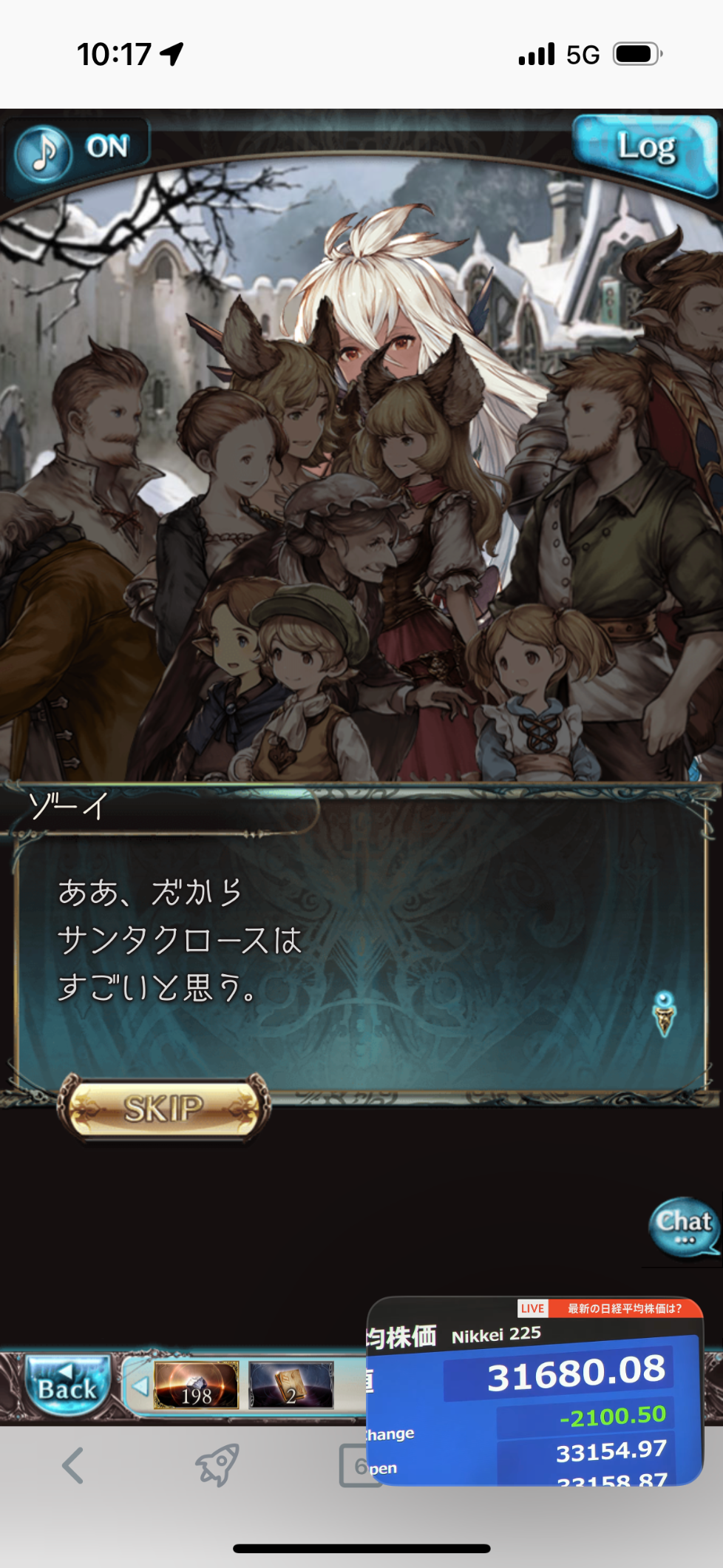
Task: Open the Chat bubble
Action: tap(684, 1225)
